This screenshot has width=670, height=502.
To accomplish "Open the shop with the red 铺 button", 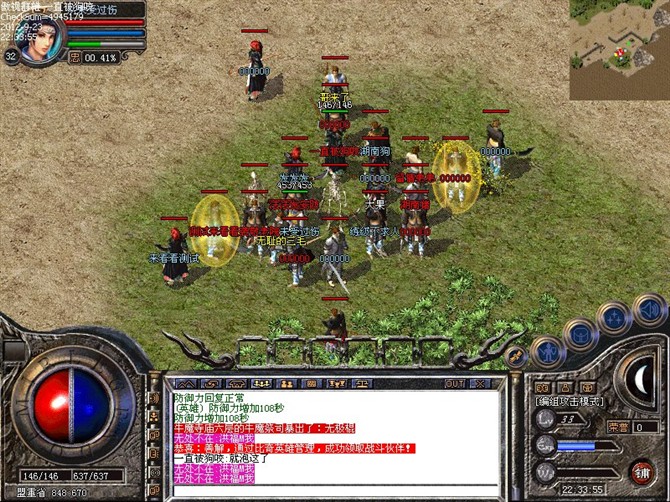I will point(642,470).
